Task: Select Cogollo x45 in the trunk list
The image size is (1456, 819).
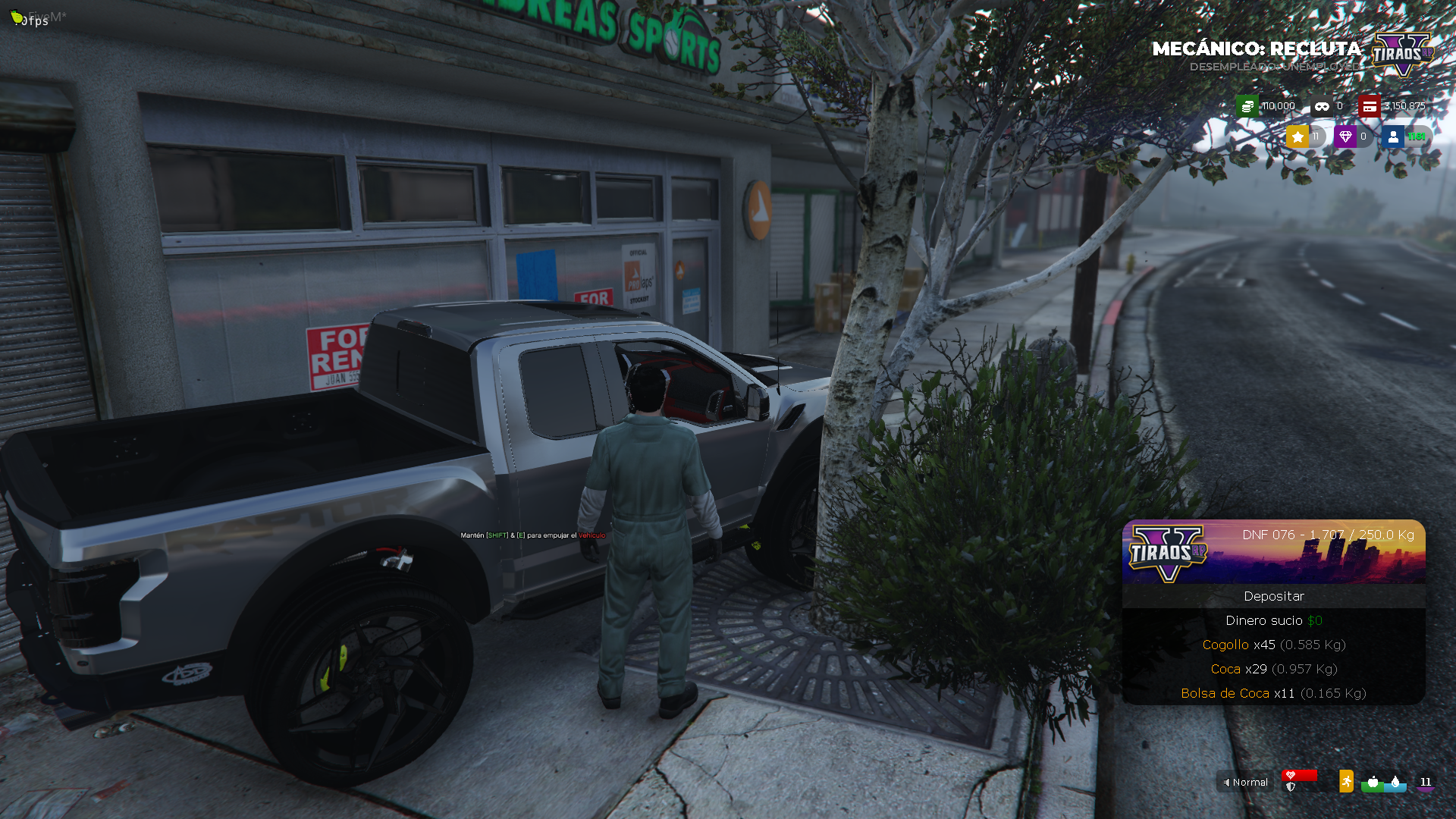Action: [1273, 645]
